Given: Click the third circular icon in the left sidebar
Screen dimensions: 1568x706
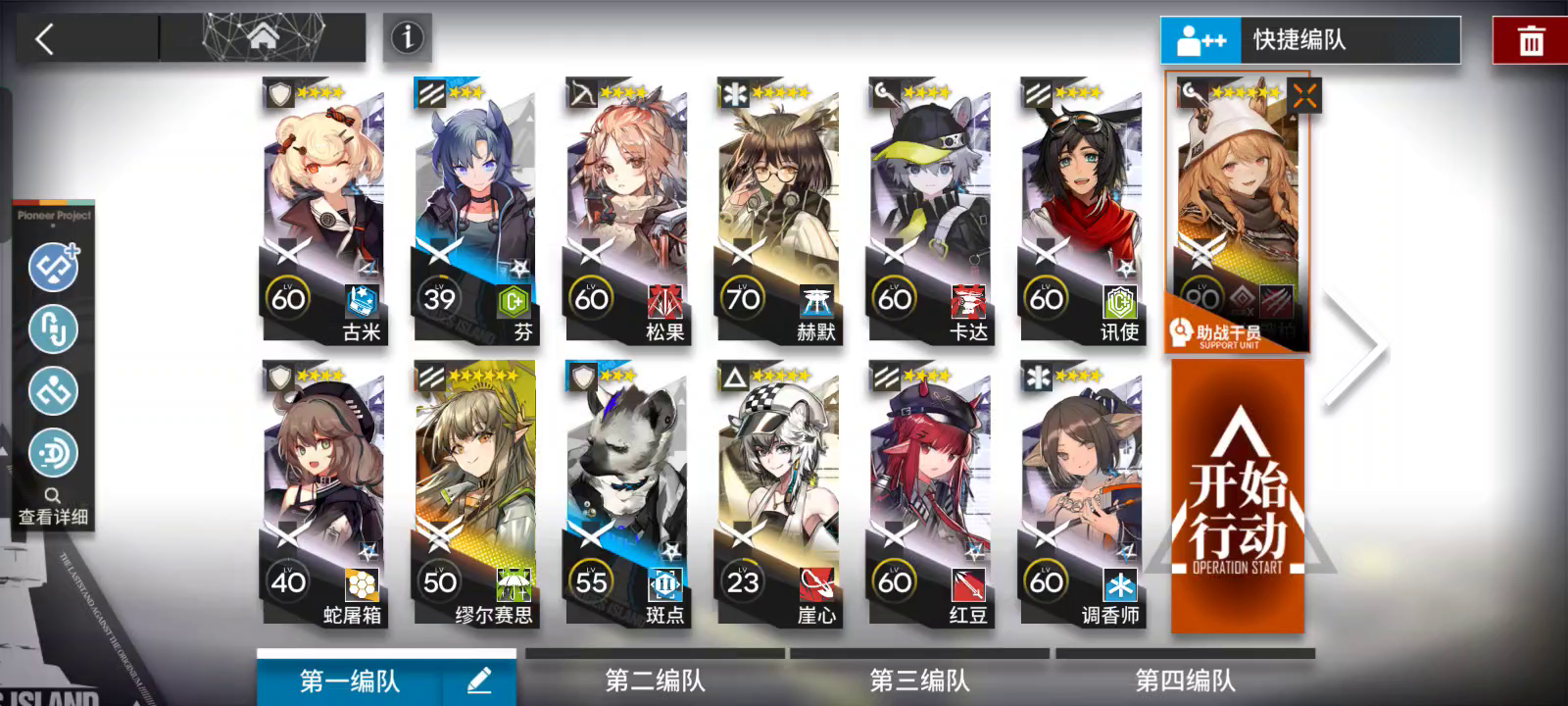Looking at the screenshot, I should point(54,391).
